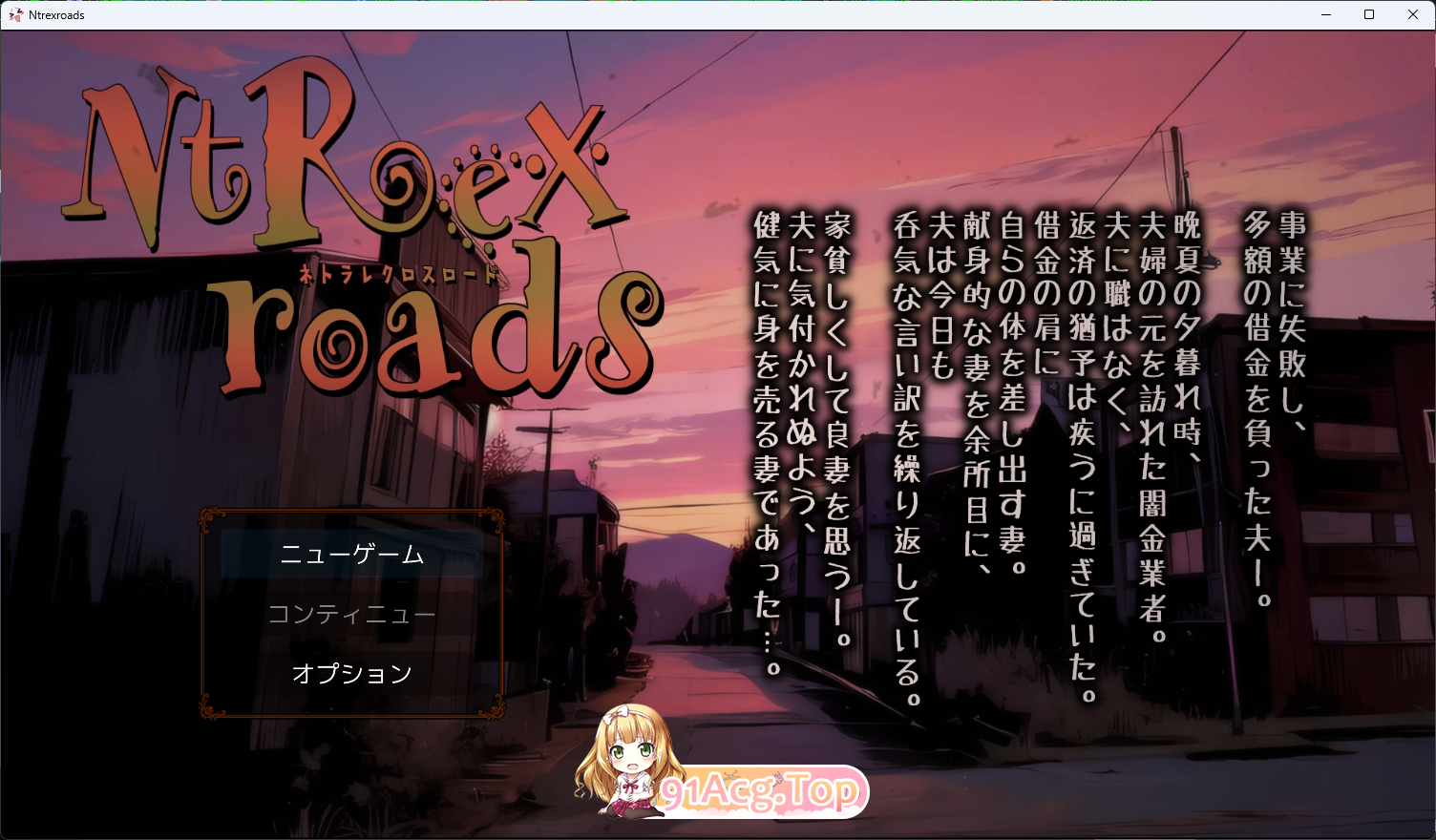Minimize the Ntrexroads game window
The width and height of the screenshot is (1436, 840).
(1327, 14)
